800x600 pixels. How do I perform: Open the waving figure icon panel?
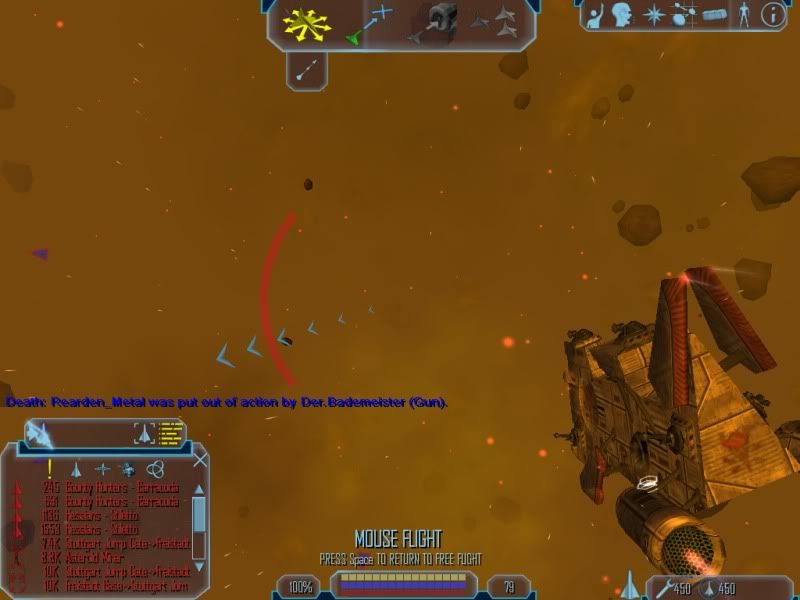(x=593, y=15)
